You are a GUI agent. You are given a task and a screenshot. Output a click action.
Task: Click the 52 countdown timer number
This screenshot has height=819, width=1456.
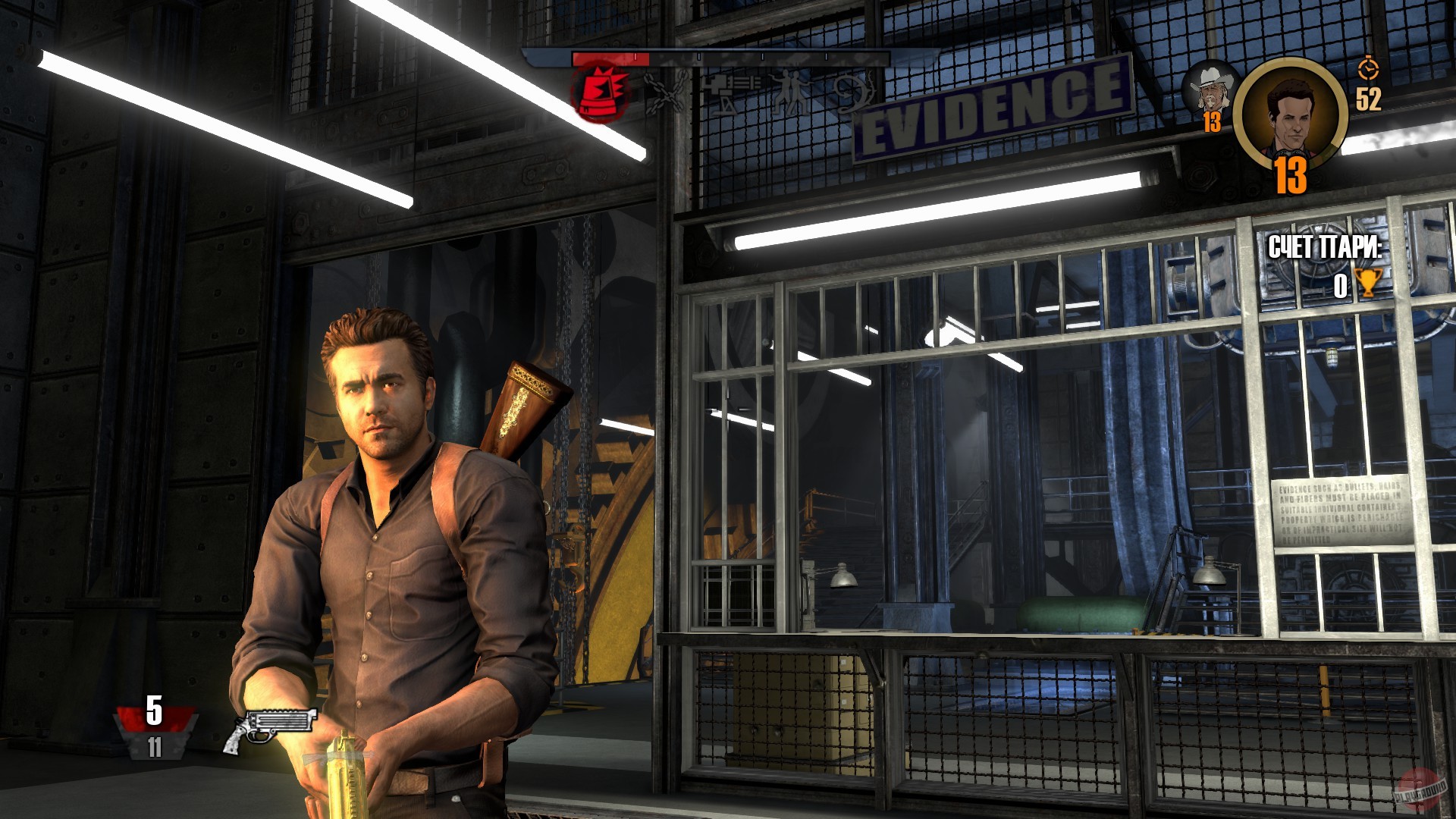click(1369, 99)
